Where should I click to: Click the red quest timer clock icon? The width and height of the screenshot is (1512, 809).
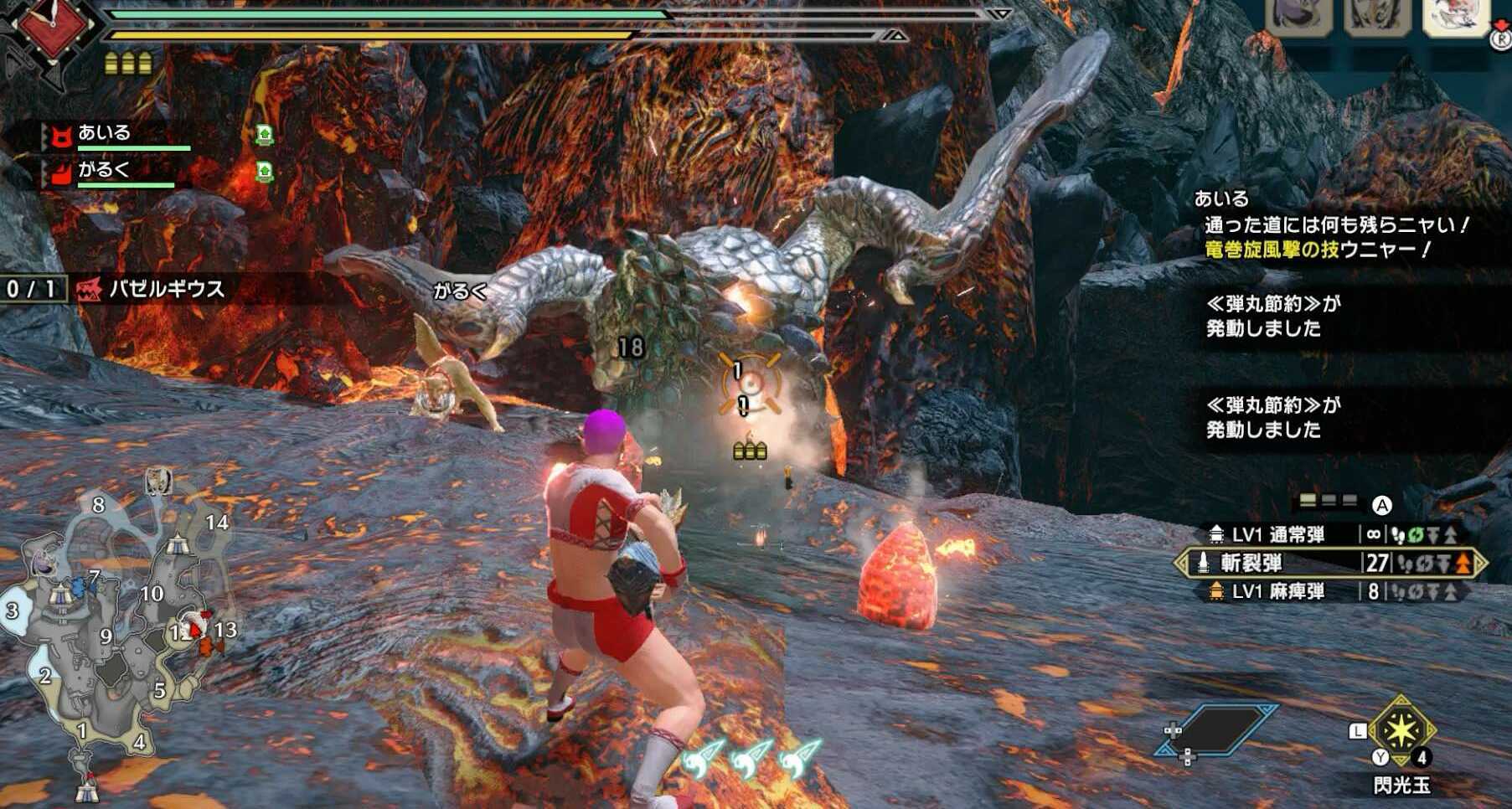(52, 27)
